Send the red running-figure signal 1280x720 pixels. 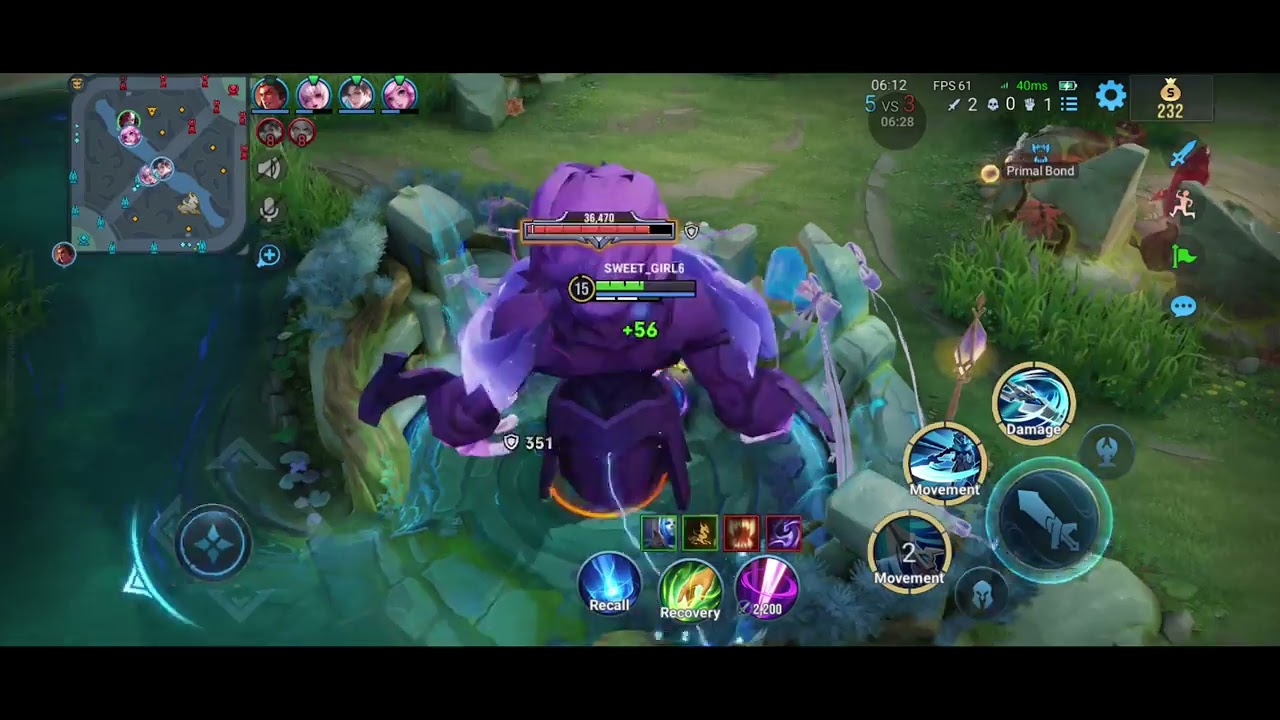point(1184,204)
